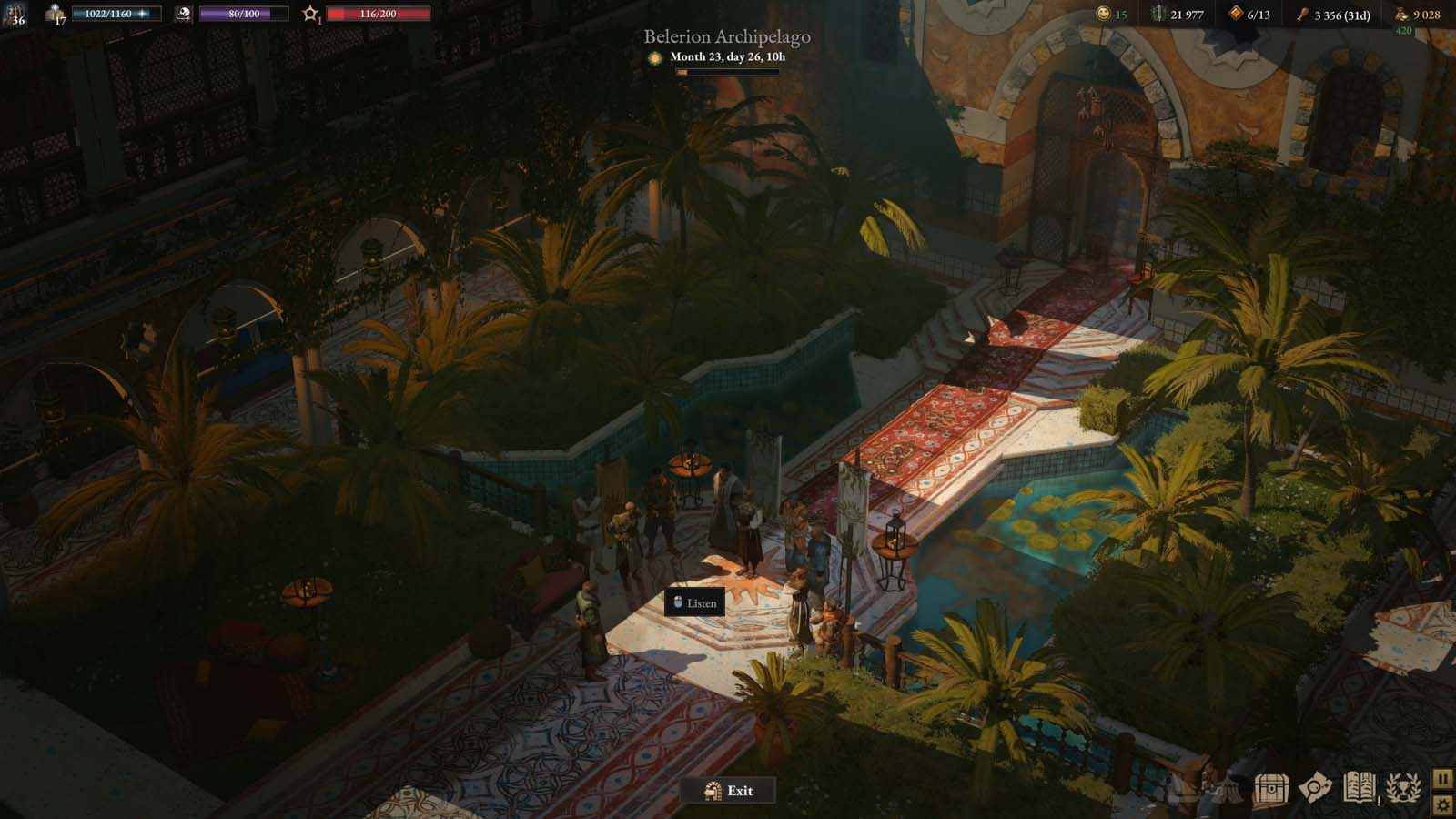The width and height of the screenshot is (1456, 819).
Task: Open the party portrait in the top-left corner
Action: [x=15, y=15]
